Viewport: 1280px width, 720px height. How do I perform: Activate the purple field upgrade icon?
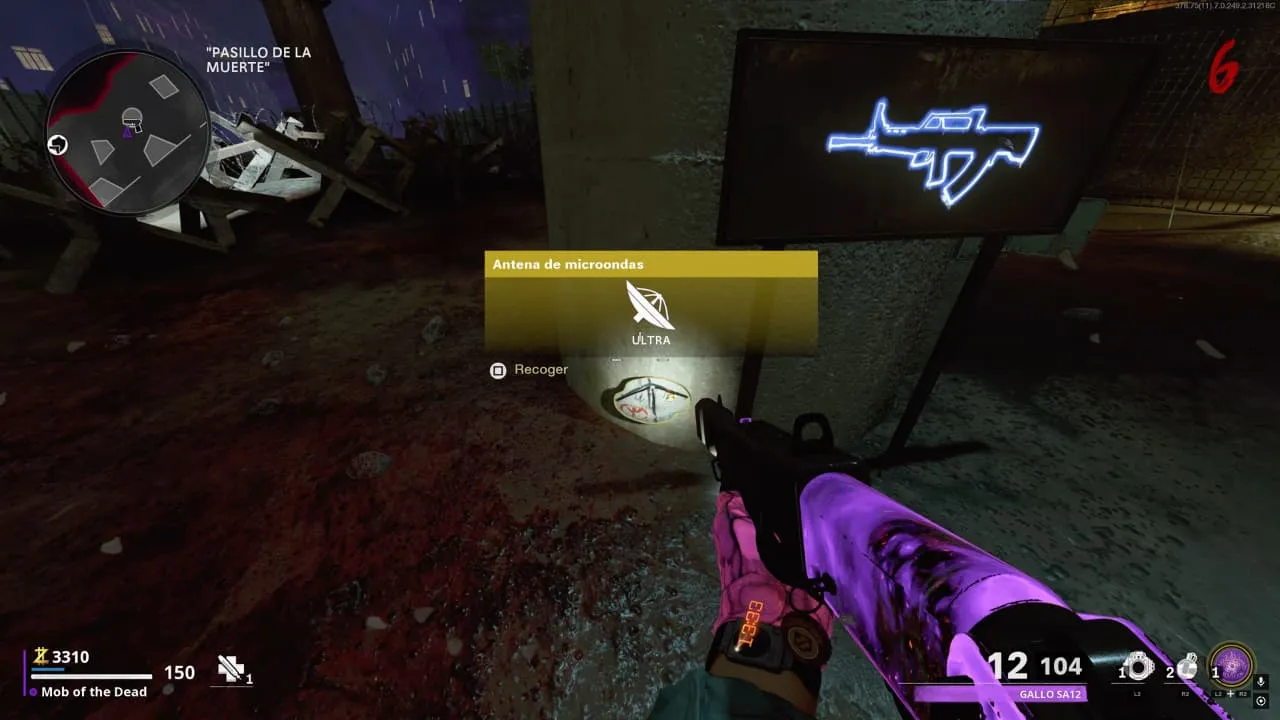pyautogui.click(x=1232, y=665)
